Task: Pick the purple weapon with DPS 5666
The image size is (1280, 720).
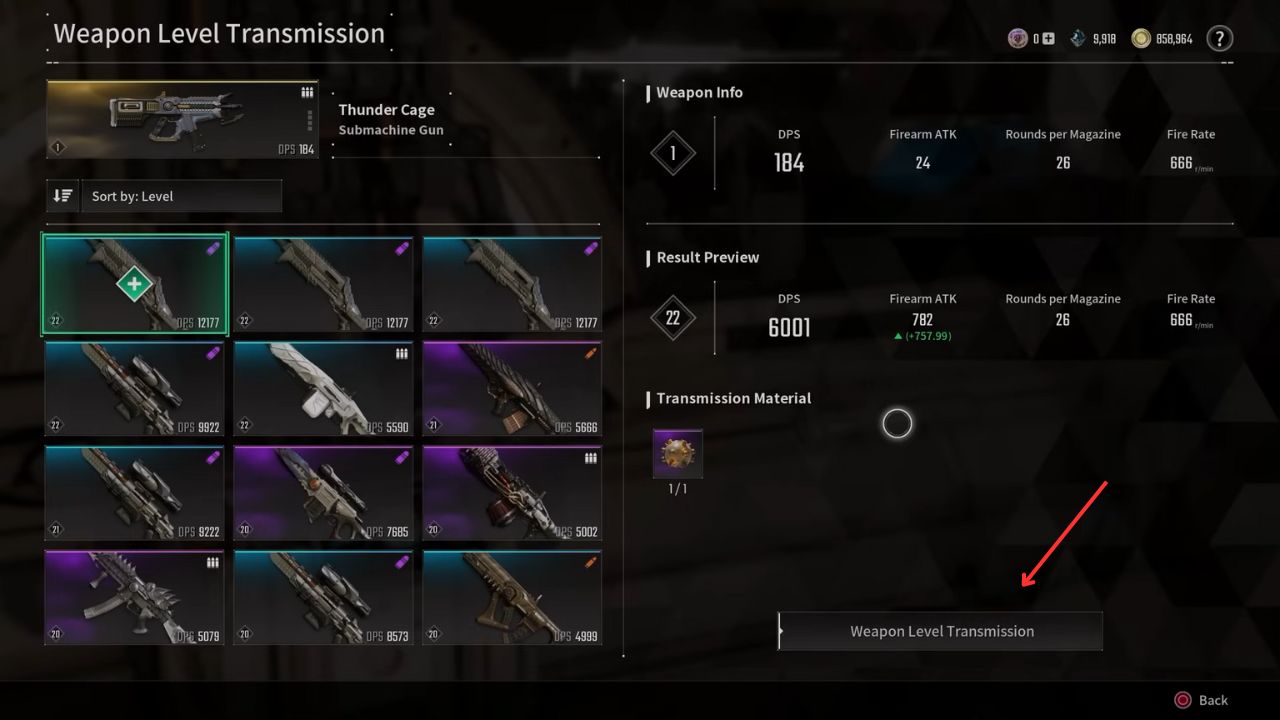Action: [512, 388]
